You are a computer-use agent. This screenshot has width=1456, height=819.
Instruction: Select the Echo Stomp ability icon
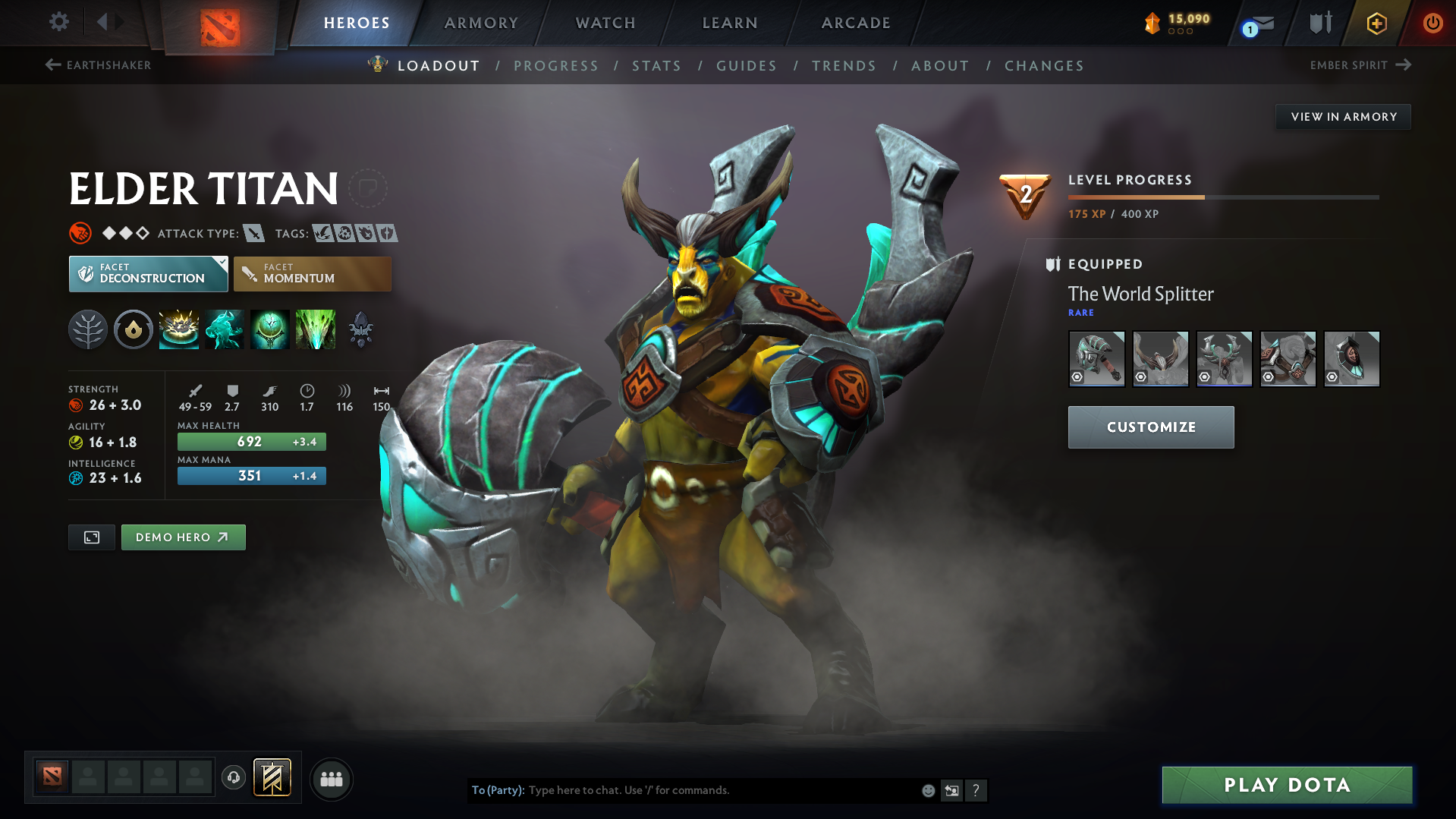click(179, 329)
